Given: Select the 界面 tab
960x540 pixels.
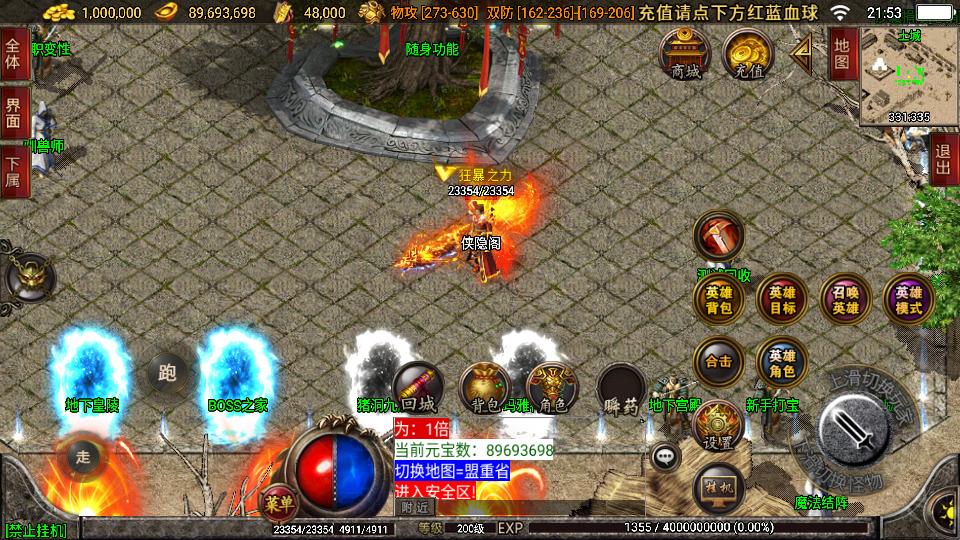Looking at the screenshot, I should (x=13, y=112).
